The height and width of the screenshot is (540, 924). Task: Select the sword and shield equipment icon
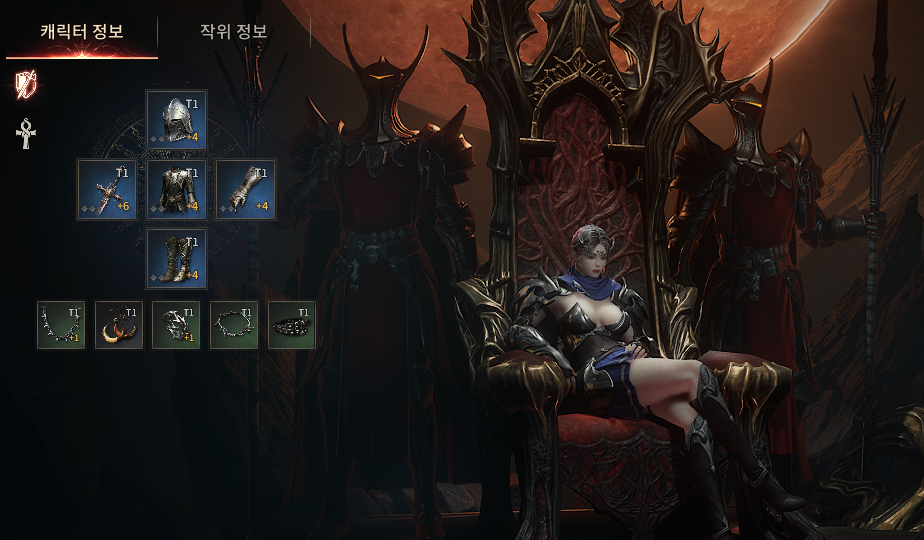[26, 85]
